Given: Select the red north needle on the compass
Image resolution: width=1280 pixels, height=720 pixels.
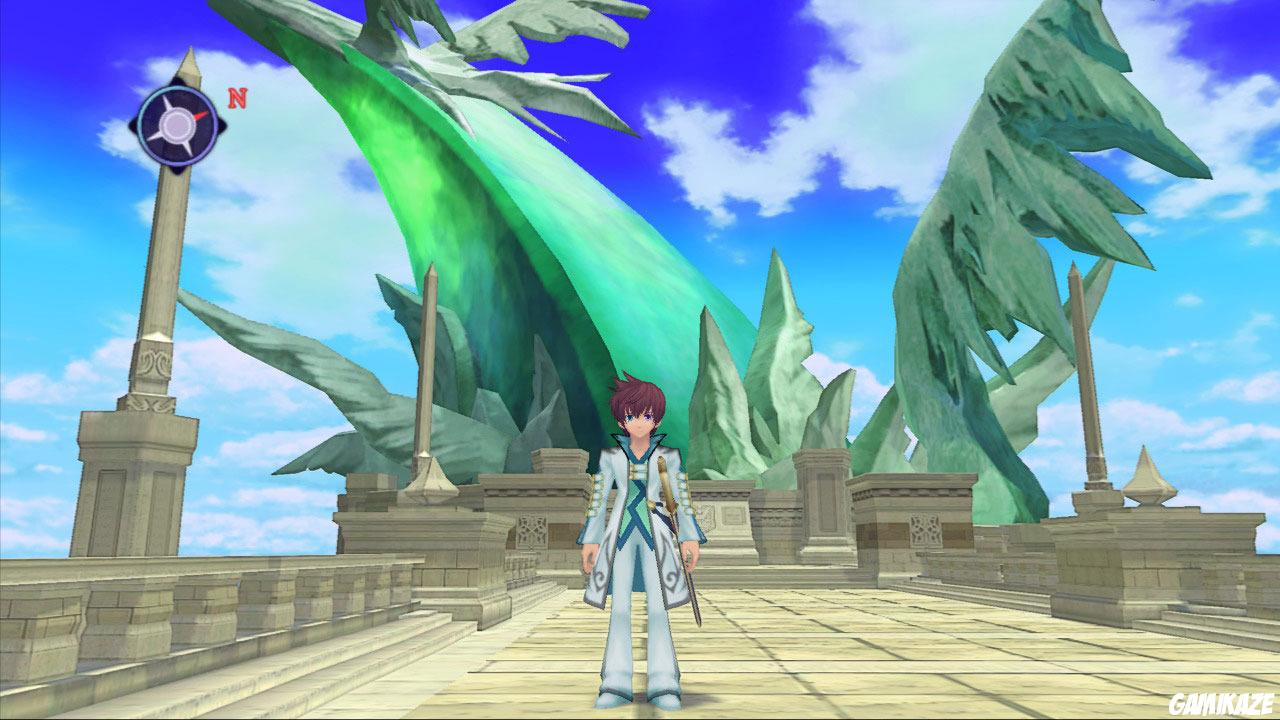Looking at the screenshot, I should [x=198, y=116].
